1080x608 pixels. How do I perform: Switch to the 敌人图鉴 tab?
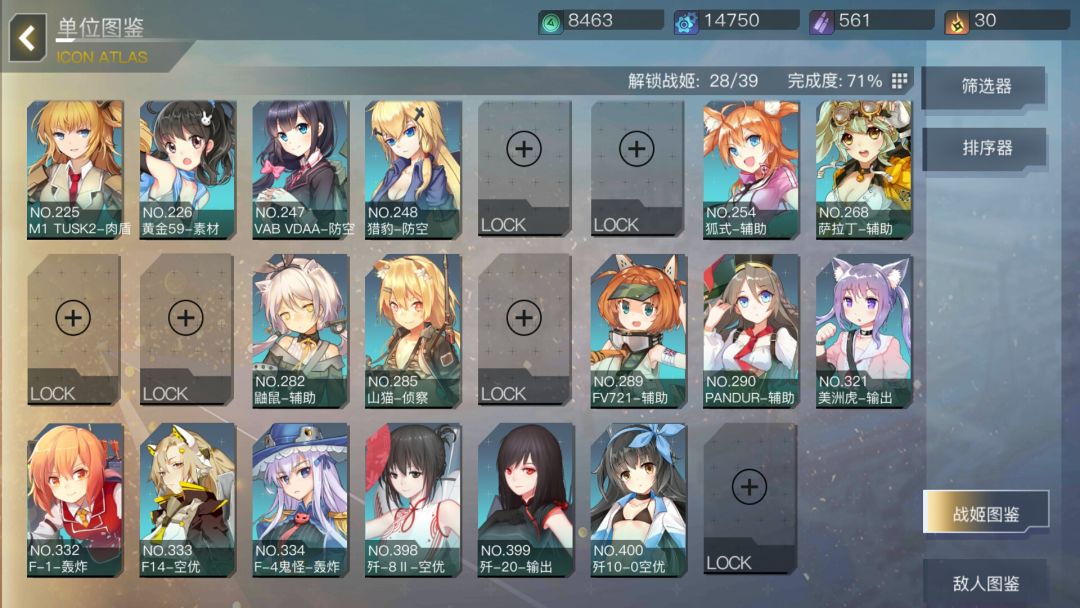coord(985,582)
